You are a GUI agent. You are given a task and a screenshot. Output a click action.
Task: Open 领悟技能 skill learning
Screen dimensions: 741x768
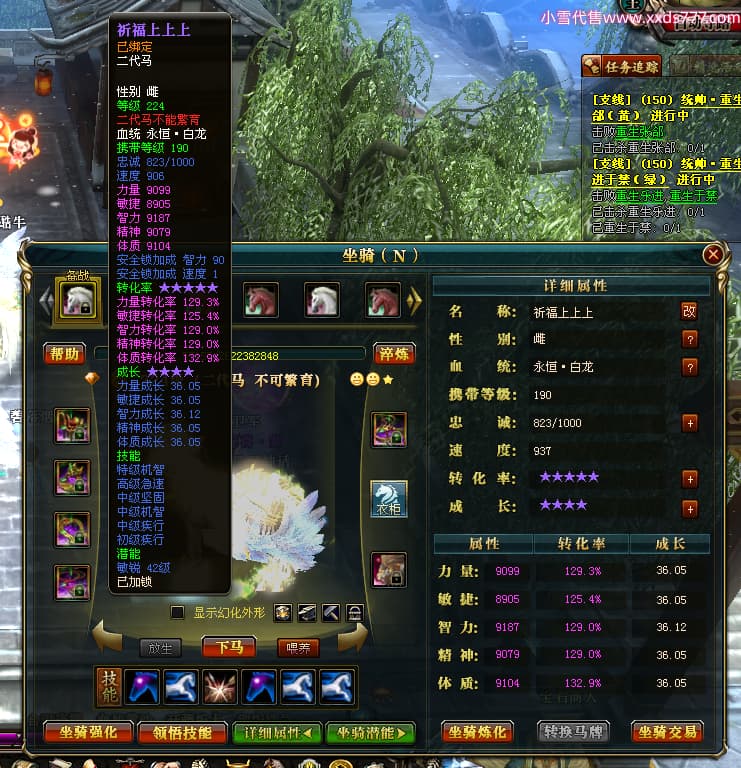point(176,733)
